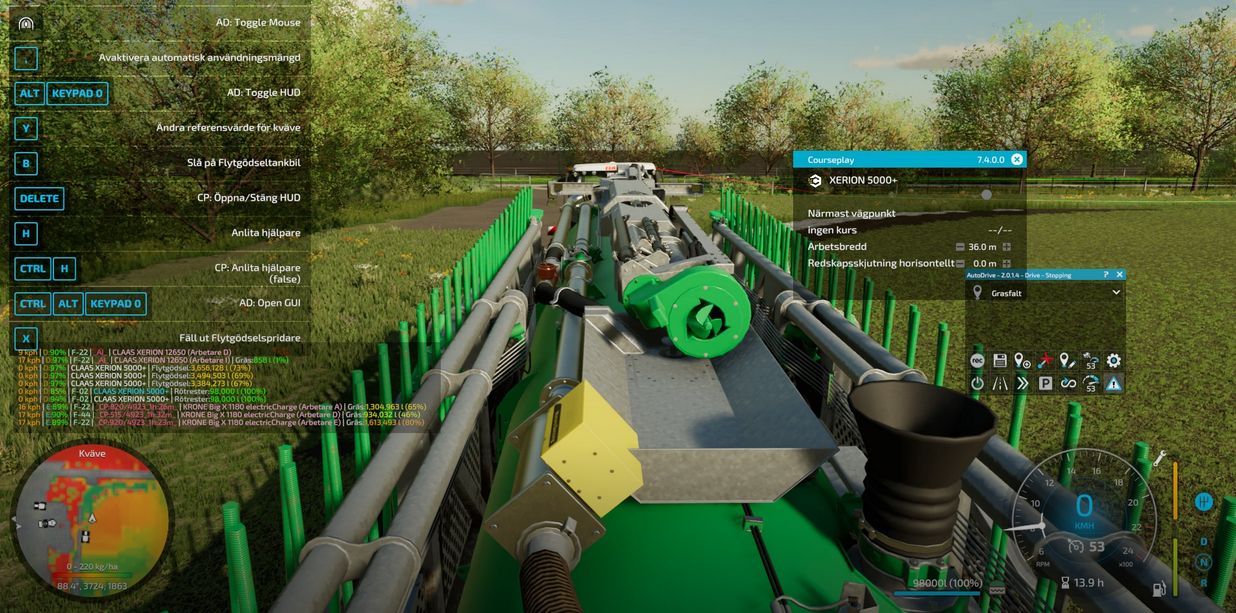The height and width of the screenshot is (613, 1236).
Task: Open AutoDrive help via the question mark
Action: pyautogui.click(x=1105, y=274)
